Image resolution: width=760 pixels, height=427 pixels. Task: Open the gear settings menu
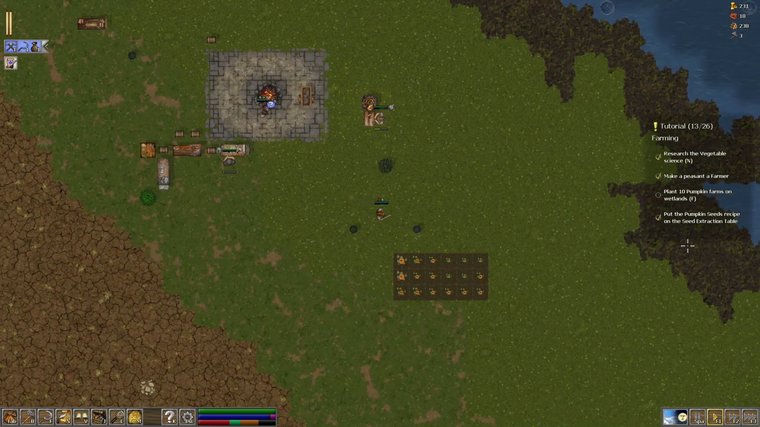point(187,416)
